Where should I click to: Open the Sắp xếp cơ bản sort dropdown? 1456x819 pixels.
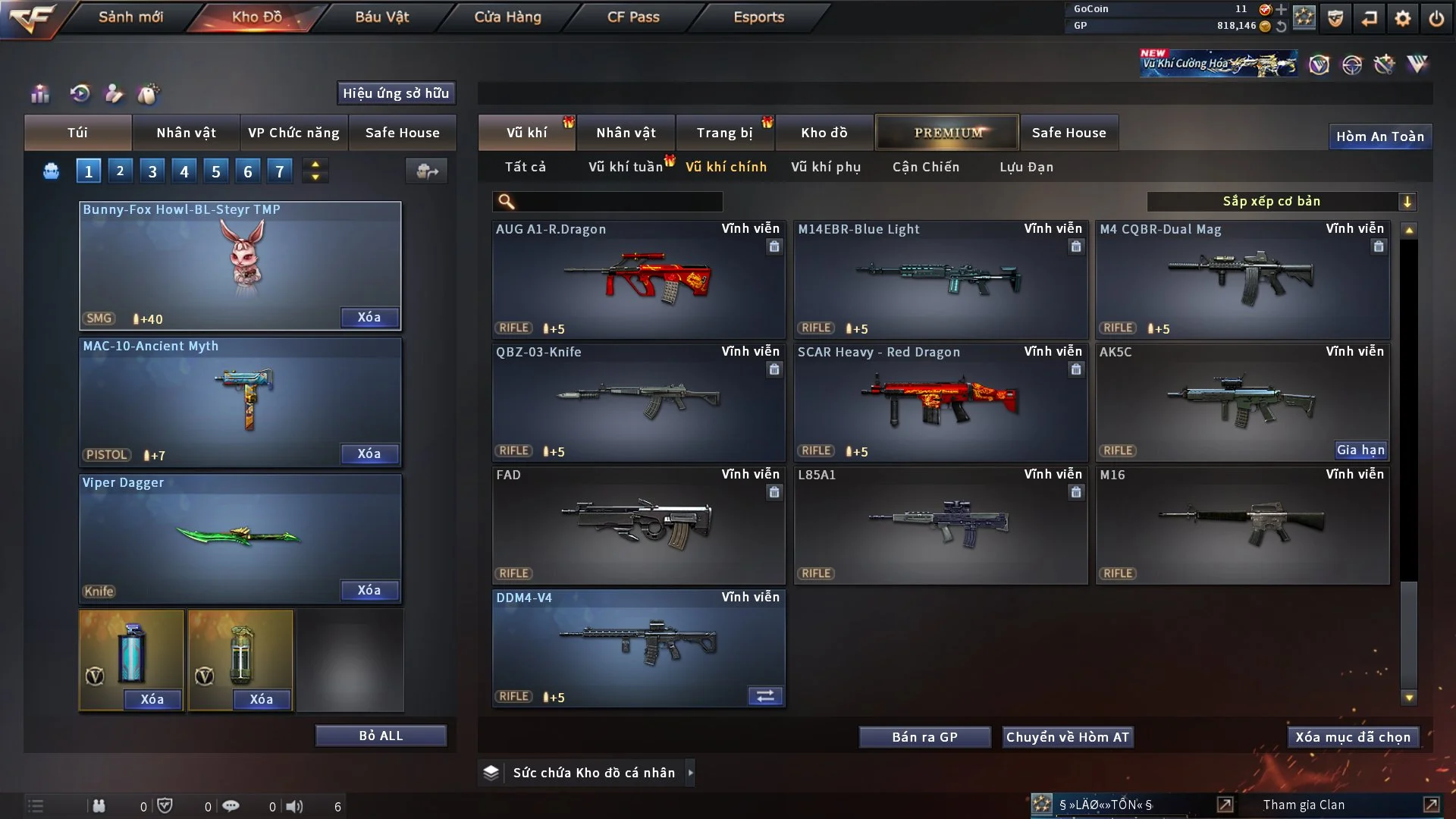[1281, 202]
